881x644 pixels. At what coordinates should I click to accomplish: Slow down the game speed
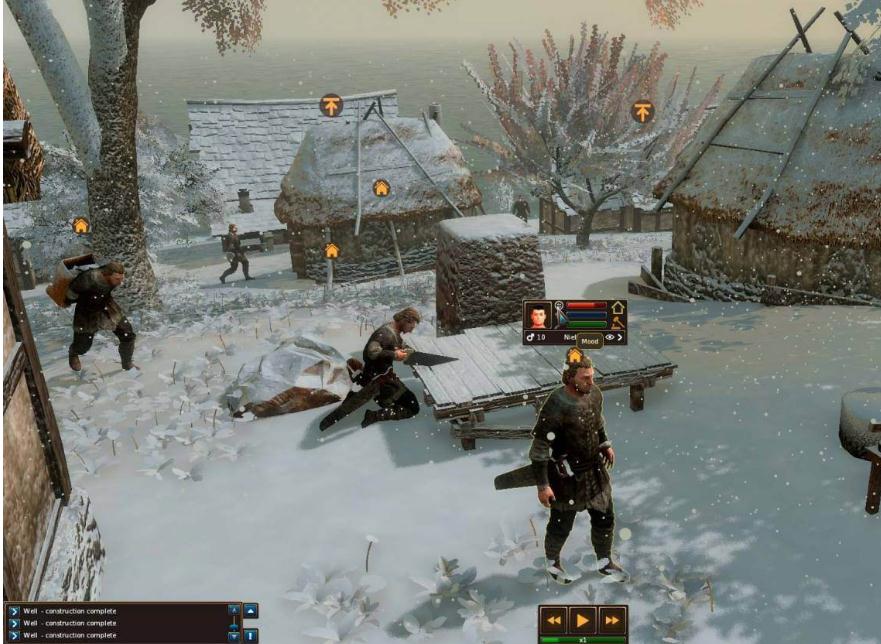tap(554, 619)
